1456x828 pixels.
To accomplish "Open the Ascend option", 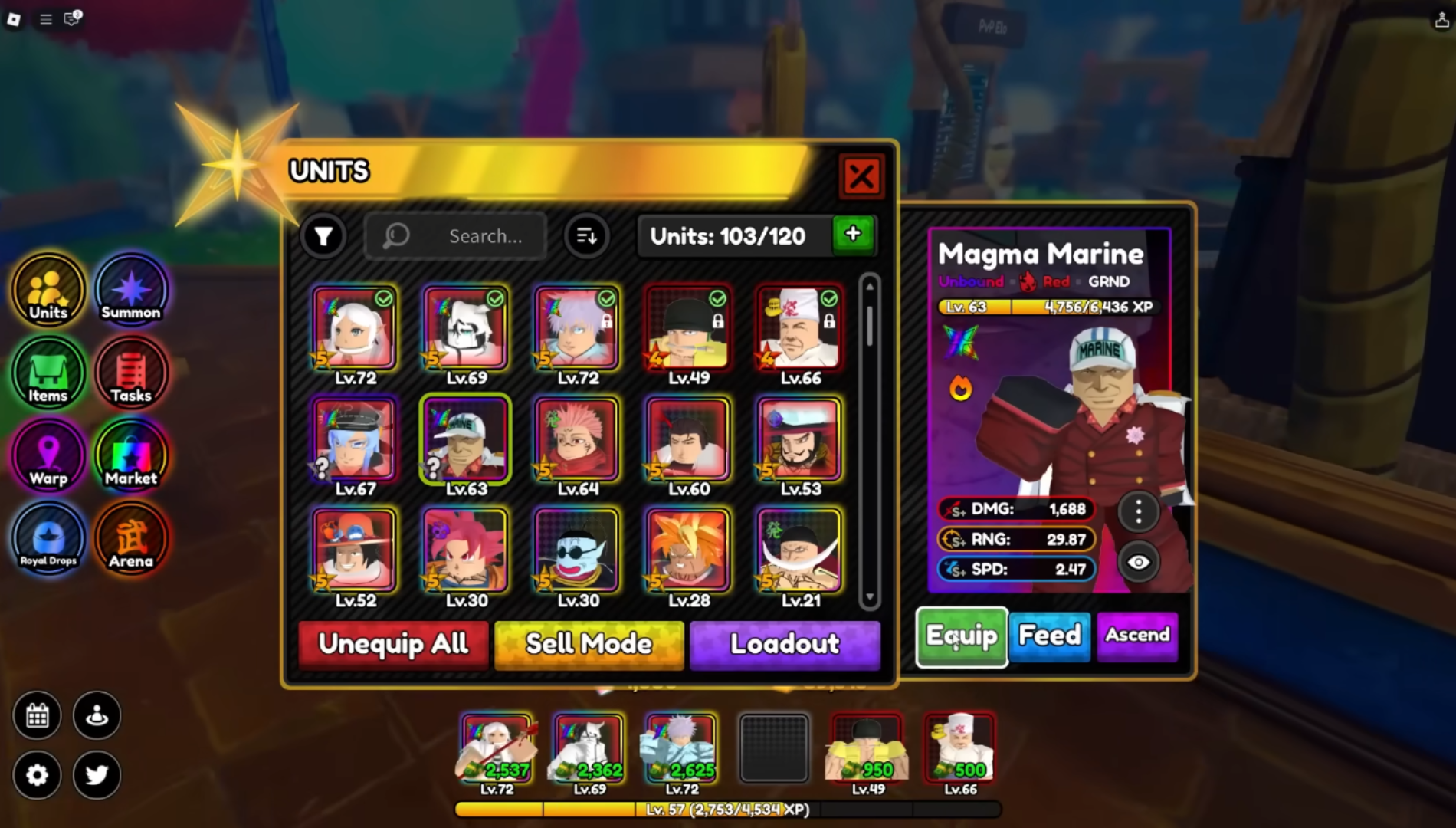I will tap(1137, 636).
